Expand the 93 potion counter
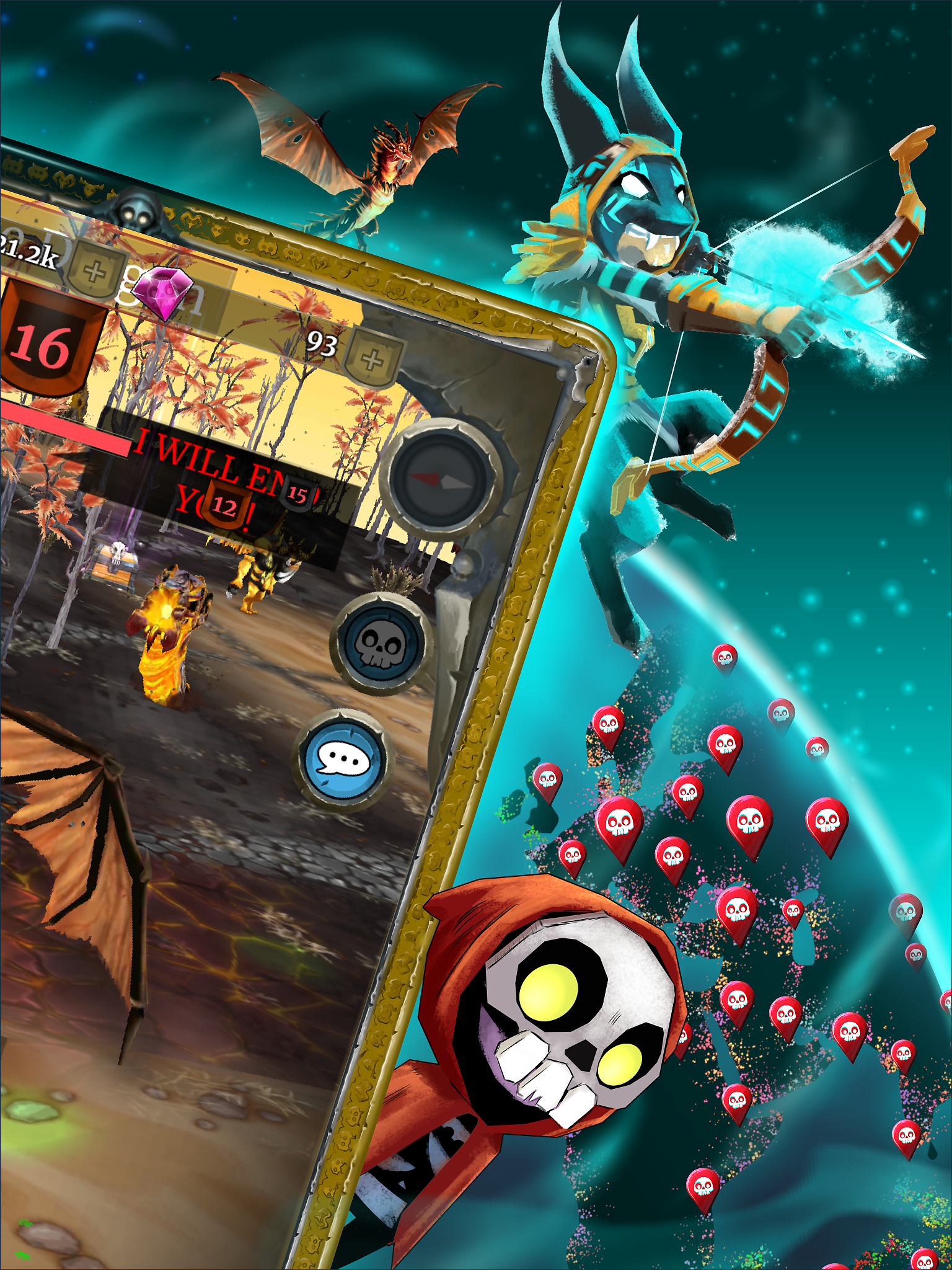Screen dimensions: 952x1270 pos(322,342)
